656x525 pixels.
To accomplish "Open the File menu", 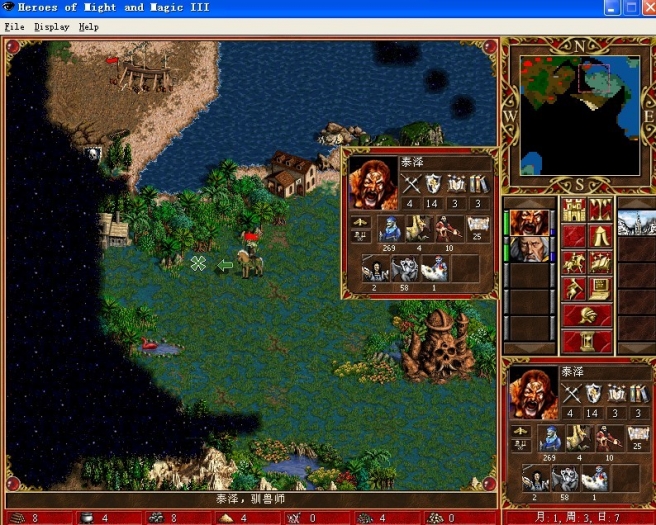I will pos(14,27).
